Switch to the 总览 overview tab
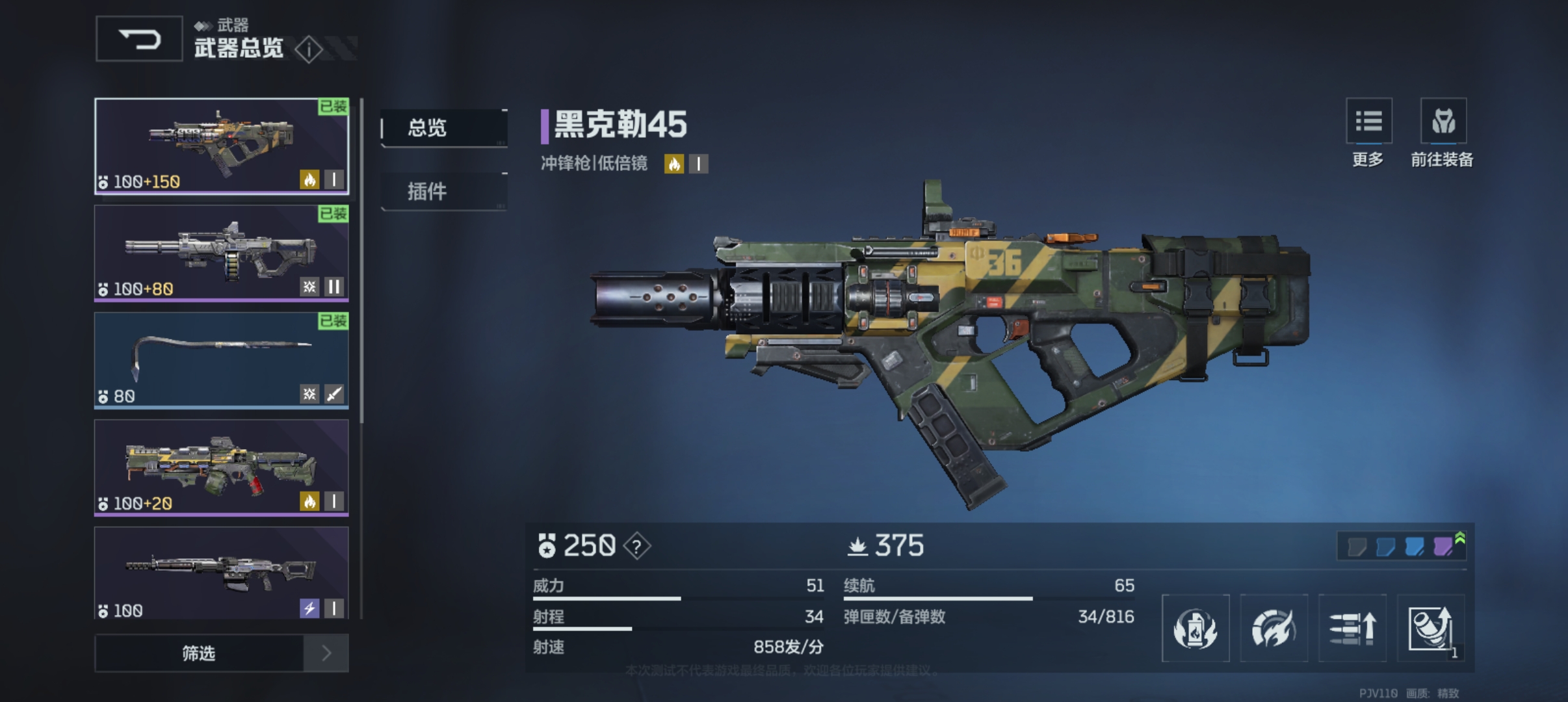Screen dimensions: 1568x702 point(443,128)
